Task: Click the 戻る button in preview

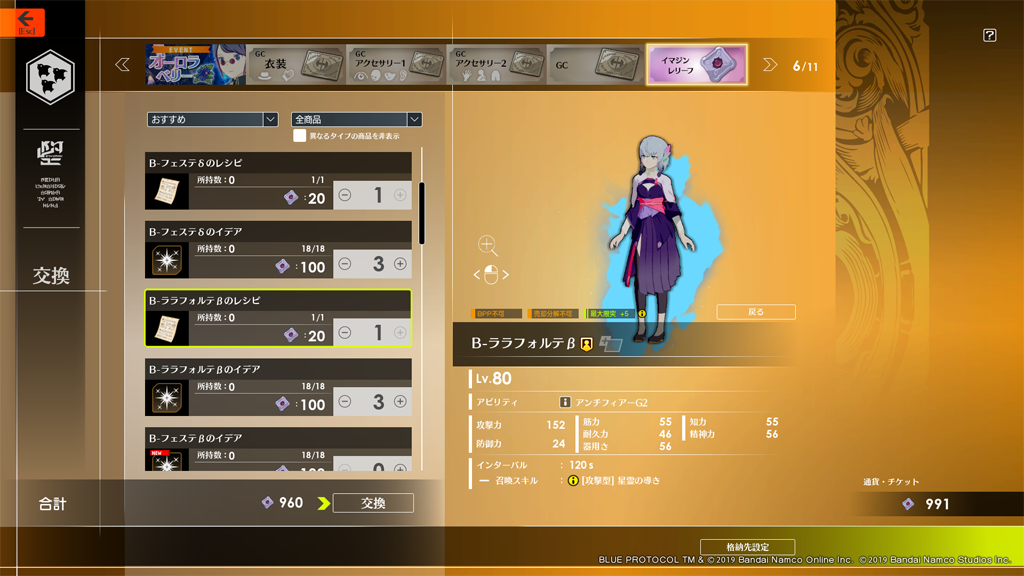Action: coord(756,312)
